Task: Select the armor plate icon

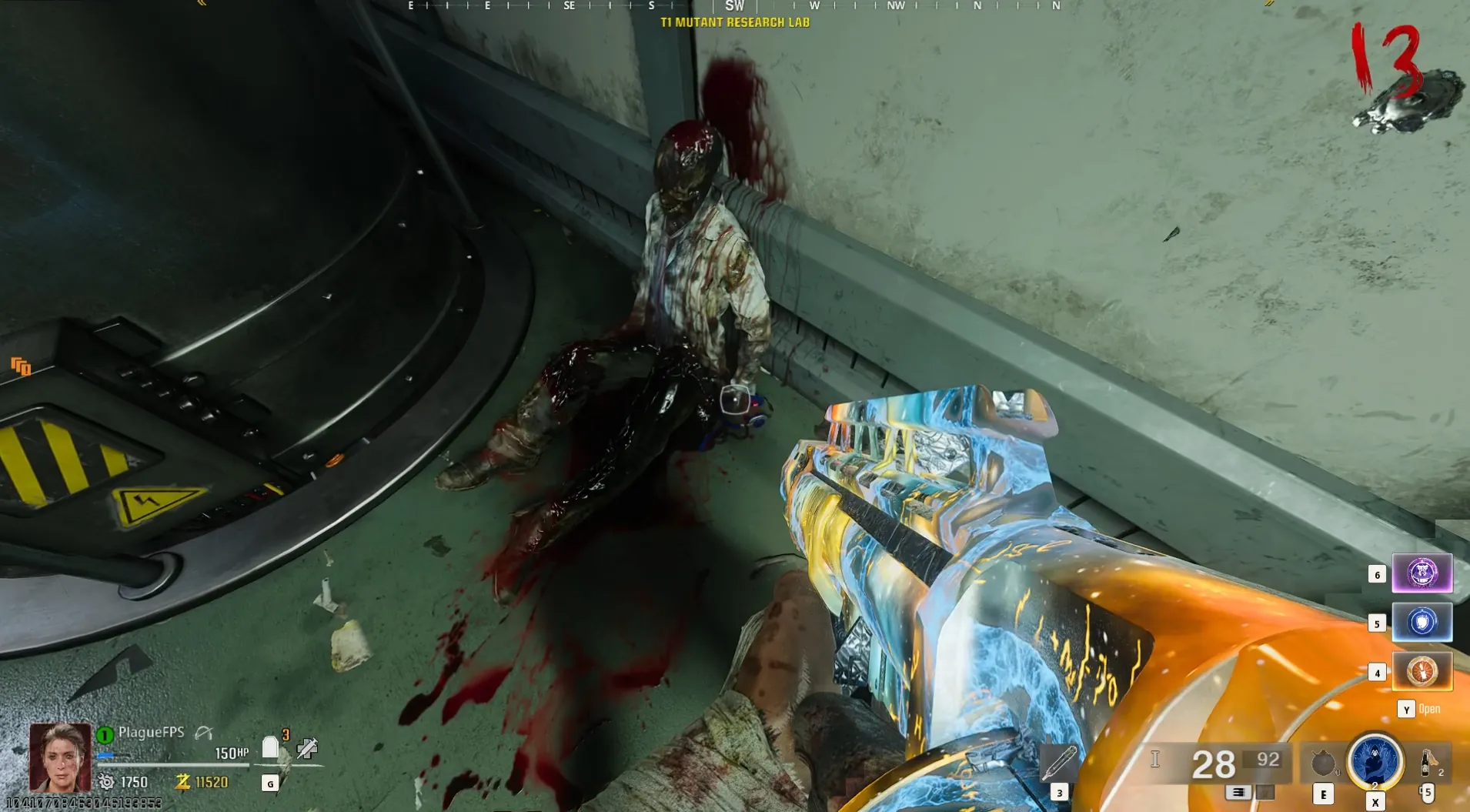Action: coord(270,747)
